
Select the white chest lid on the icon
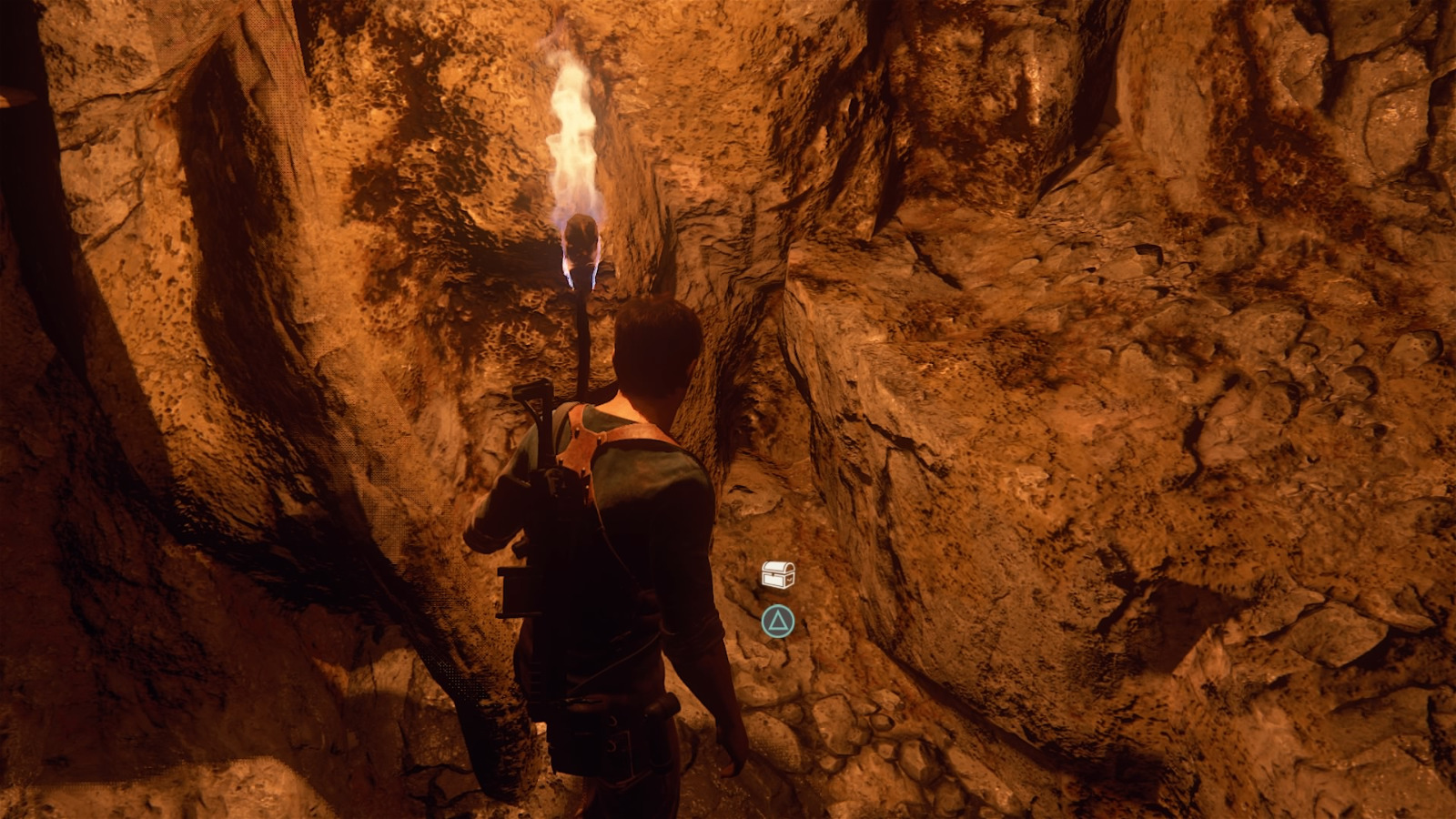coord(775,566)
